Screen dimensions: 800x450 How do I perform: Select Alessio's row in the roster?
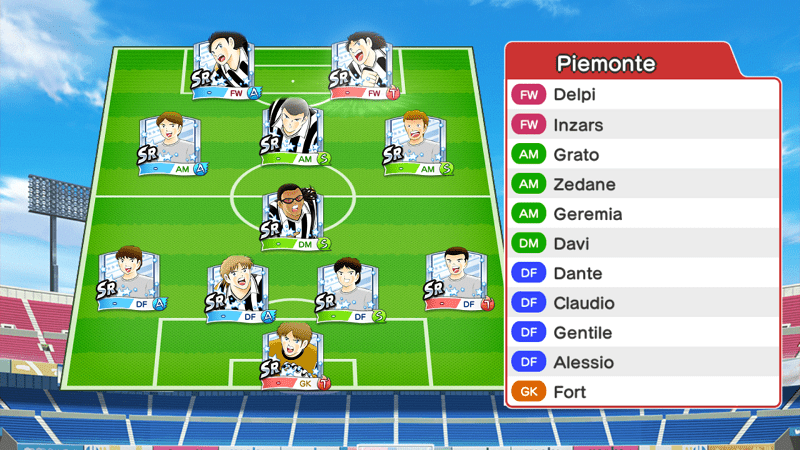(x=642, y=362)
